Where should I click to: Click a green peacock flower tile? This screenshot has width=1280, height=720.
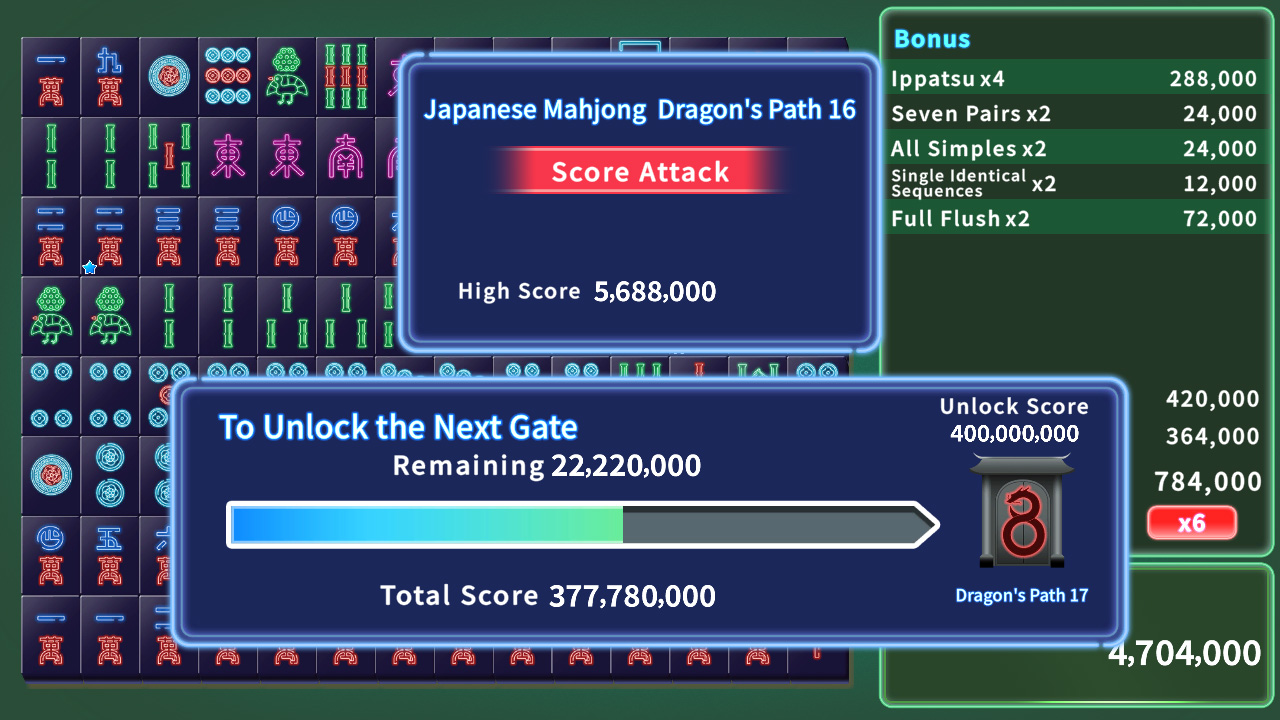point(286,73)
